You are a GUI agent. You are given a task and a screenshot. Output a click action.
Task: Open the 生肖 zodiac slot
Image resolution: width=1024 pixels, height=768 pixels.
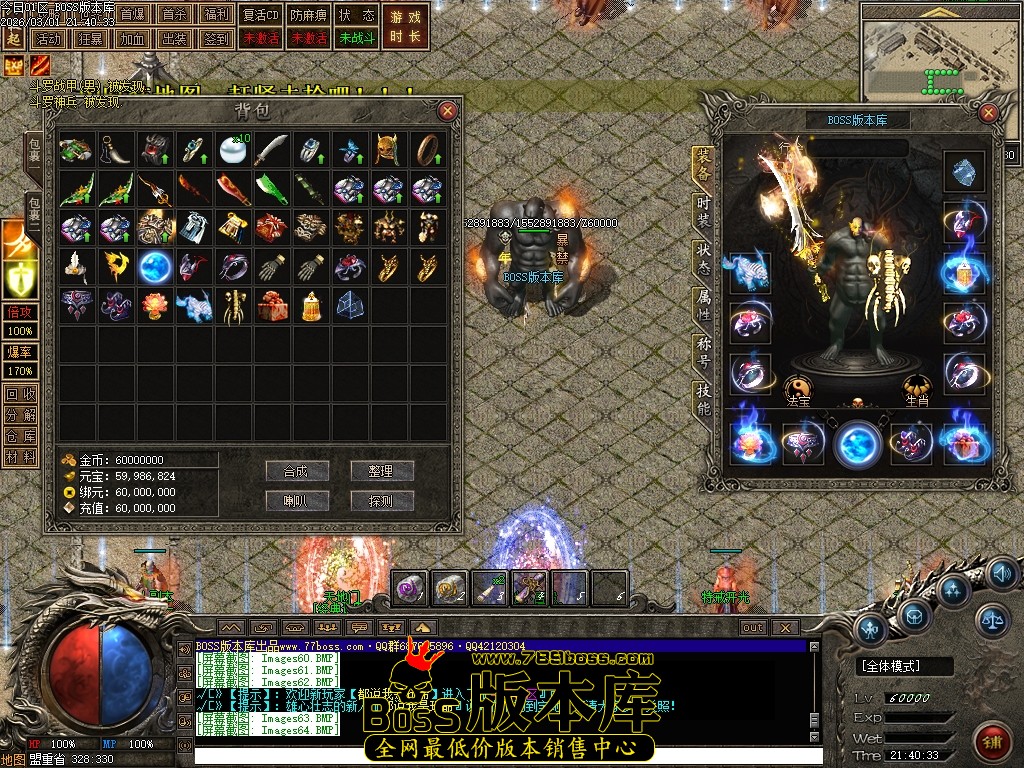(917, 389)
